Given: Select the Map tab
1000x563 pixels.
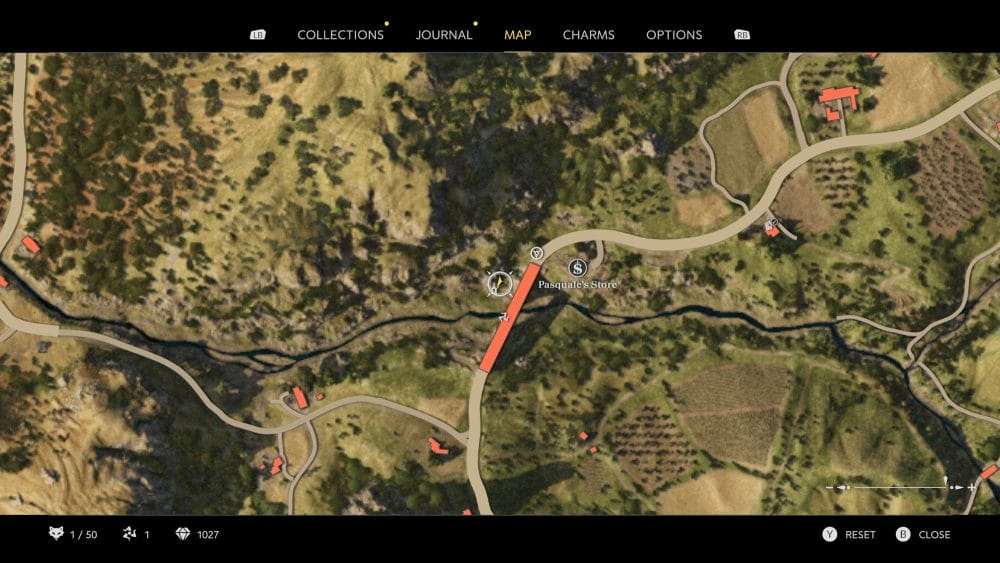Looking at the screenshot, I should (x=518, y=35).
